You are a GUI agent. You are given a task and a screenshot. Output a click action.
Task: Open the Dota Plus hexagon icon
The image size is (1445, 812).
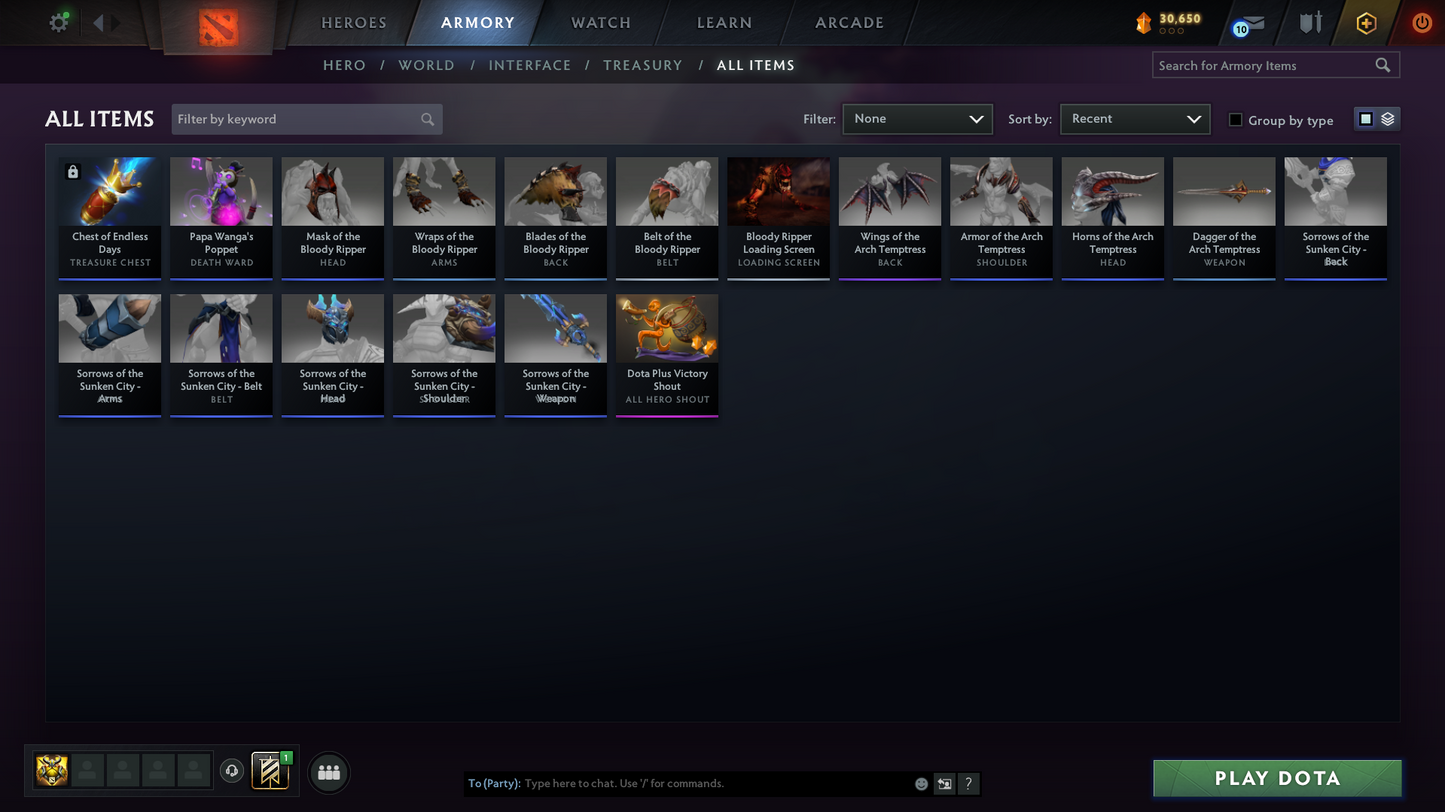(x=1367, y=23)
